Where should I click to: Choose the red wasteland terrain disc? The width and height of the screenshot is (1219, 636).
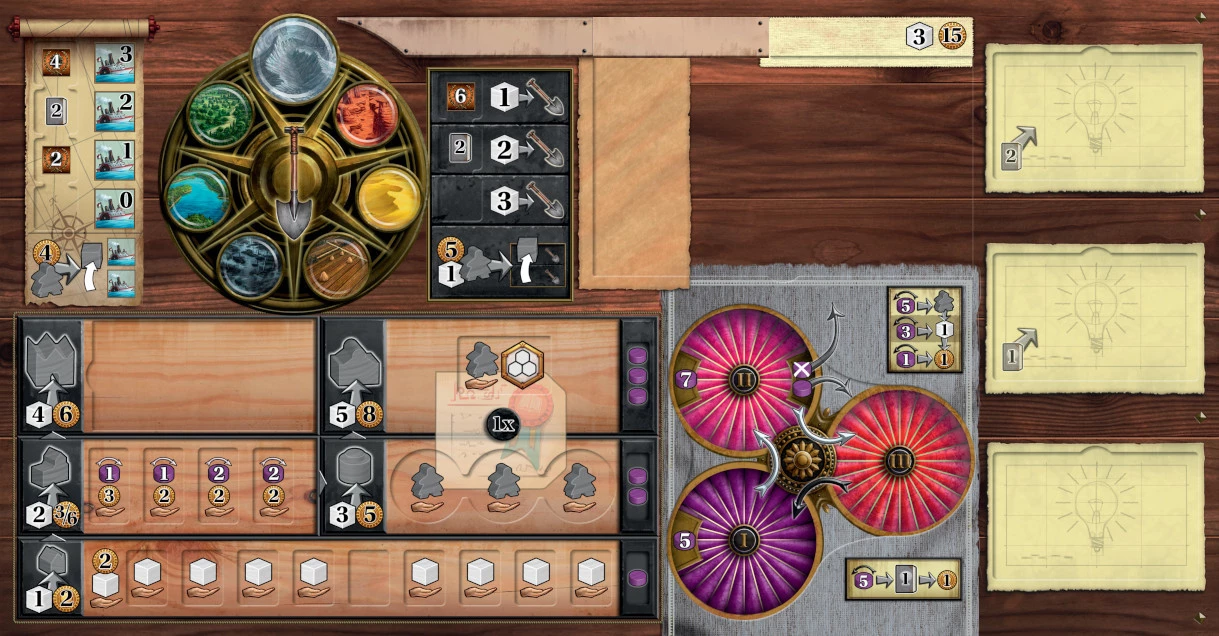(x=366, y=116)
